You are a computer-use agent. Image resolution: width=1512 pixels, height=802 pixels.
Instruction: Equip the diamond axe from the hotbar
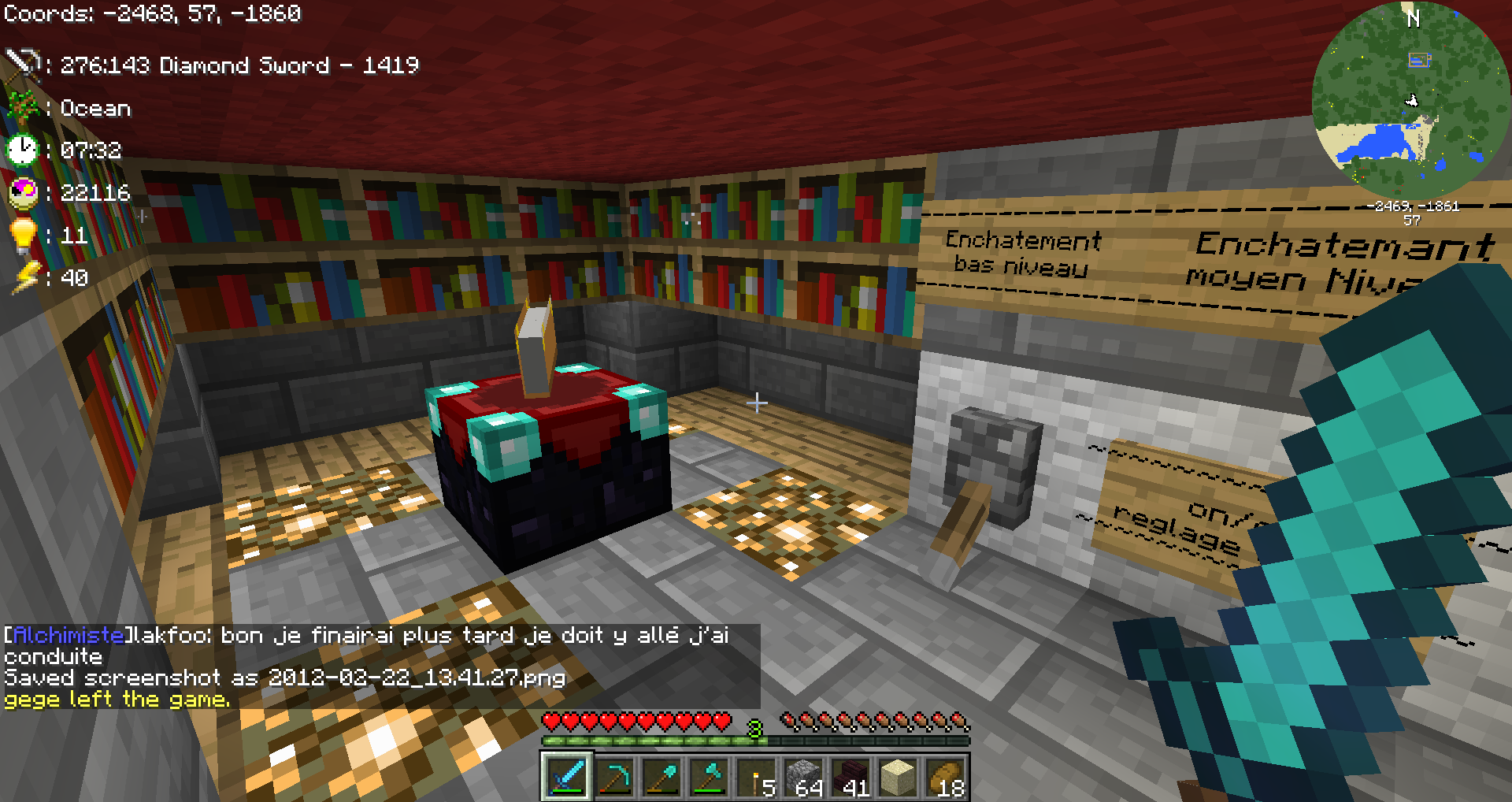coord(708,777)
